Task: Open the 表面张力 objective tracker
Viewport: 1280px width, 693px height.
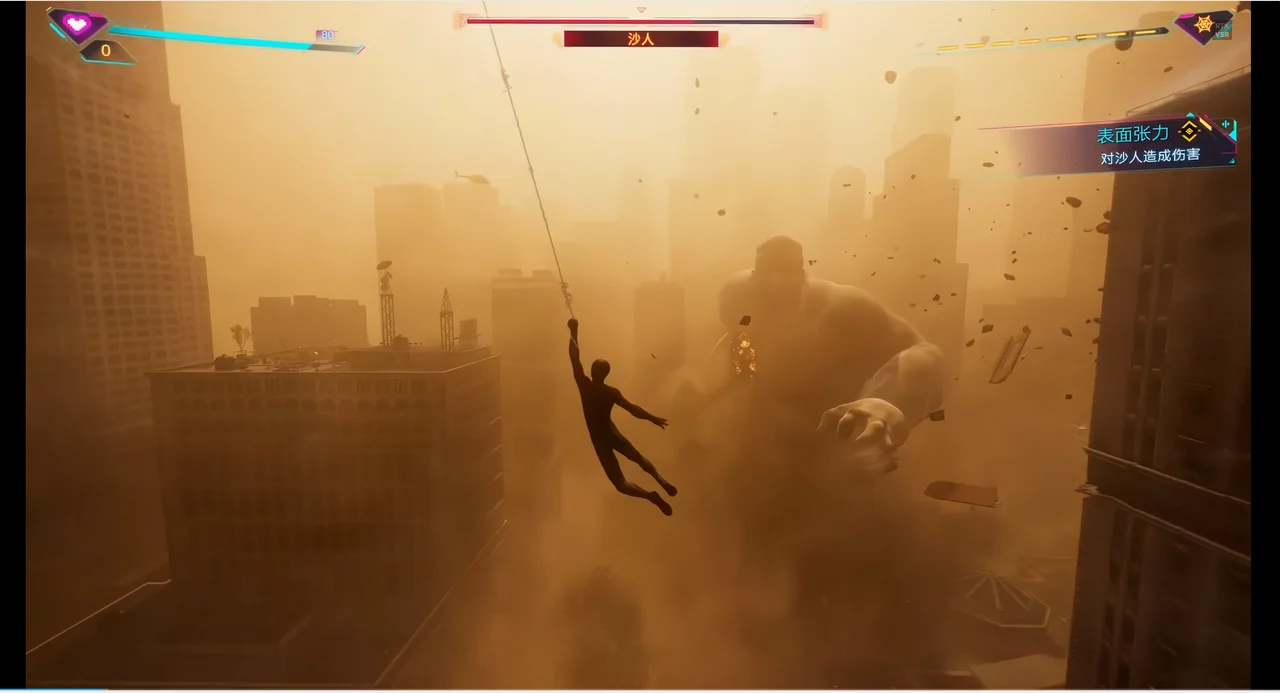Action: (x=1132, y=134)
